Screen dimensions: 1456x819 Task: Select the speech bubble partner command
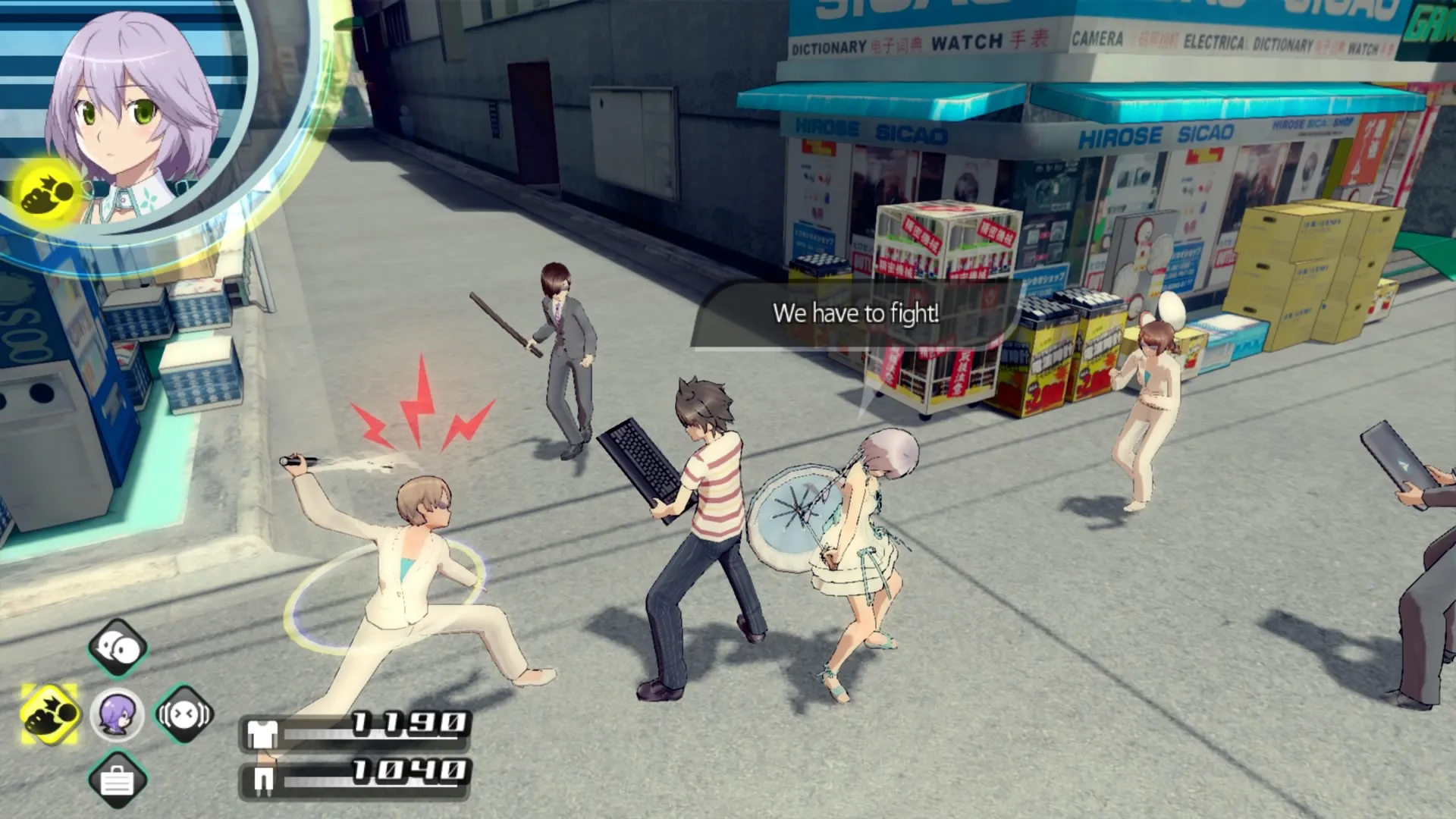118,648
